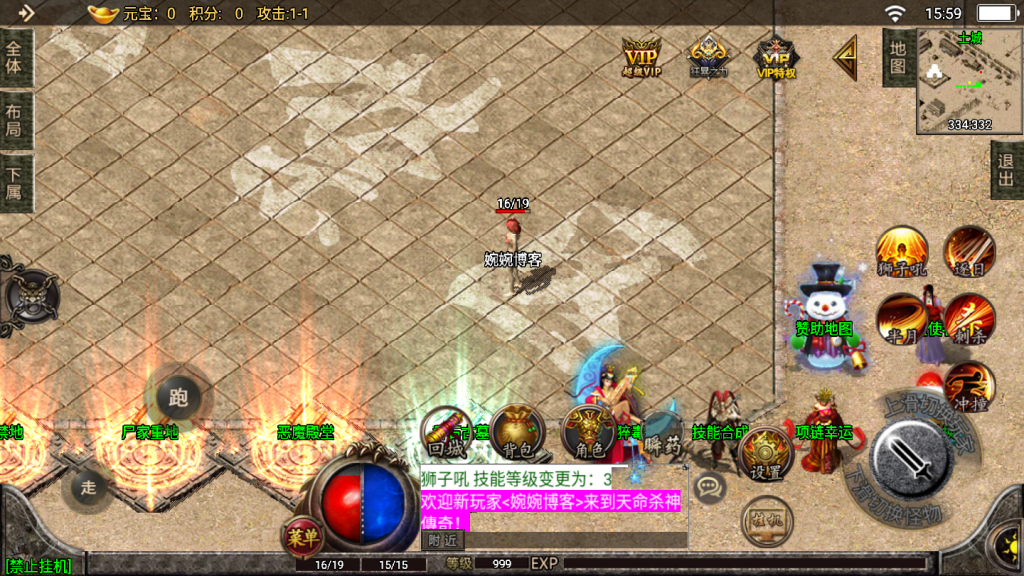Tap the sword attack button
Viewport: 1024px width, 576px height.
point(911,460)
